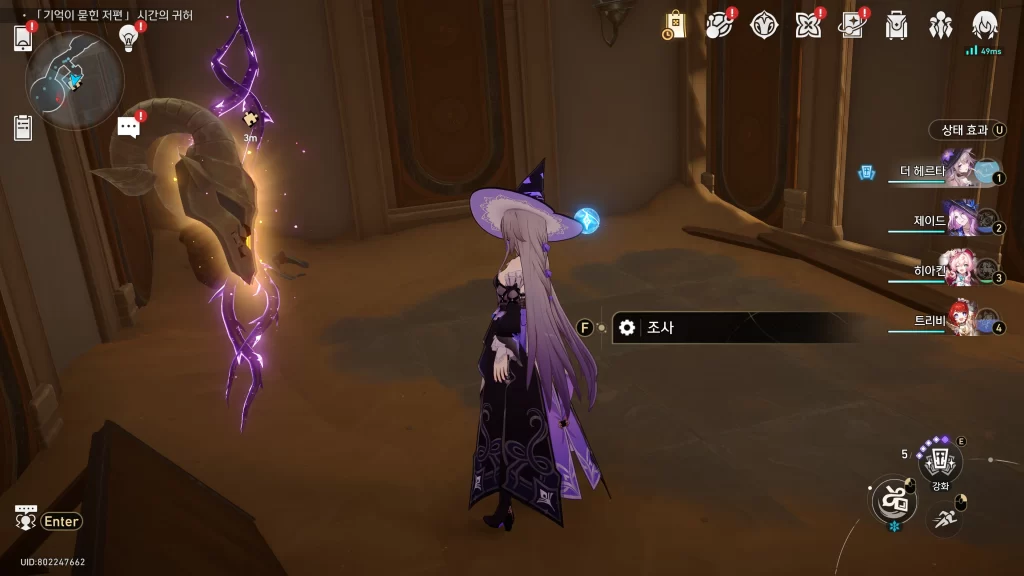Open the shopping bag store icon
This screenshot has height=576, width=1024.
(675, 25)
